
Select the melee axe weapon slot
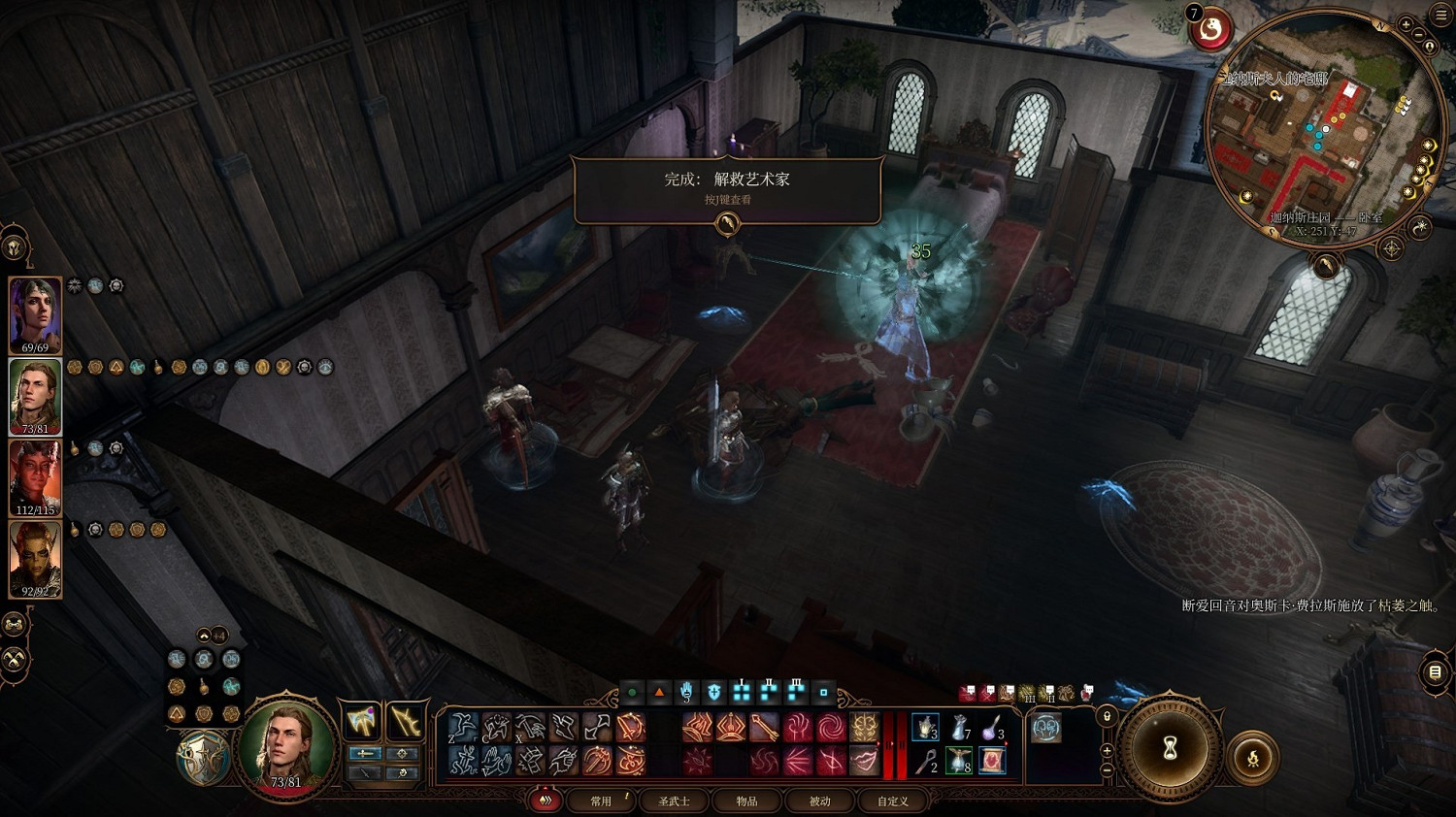pos(361,723)
